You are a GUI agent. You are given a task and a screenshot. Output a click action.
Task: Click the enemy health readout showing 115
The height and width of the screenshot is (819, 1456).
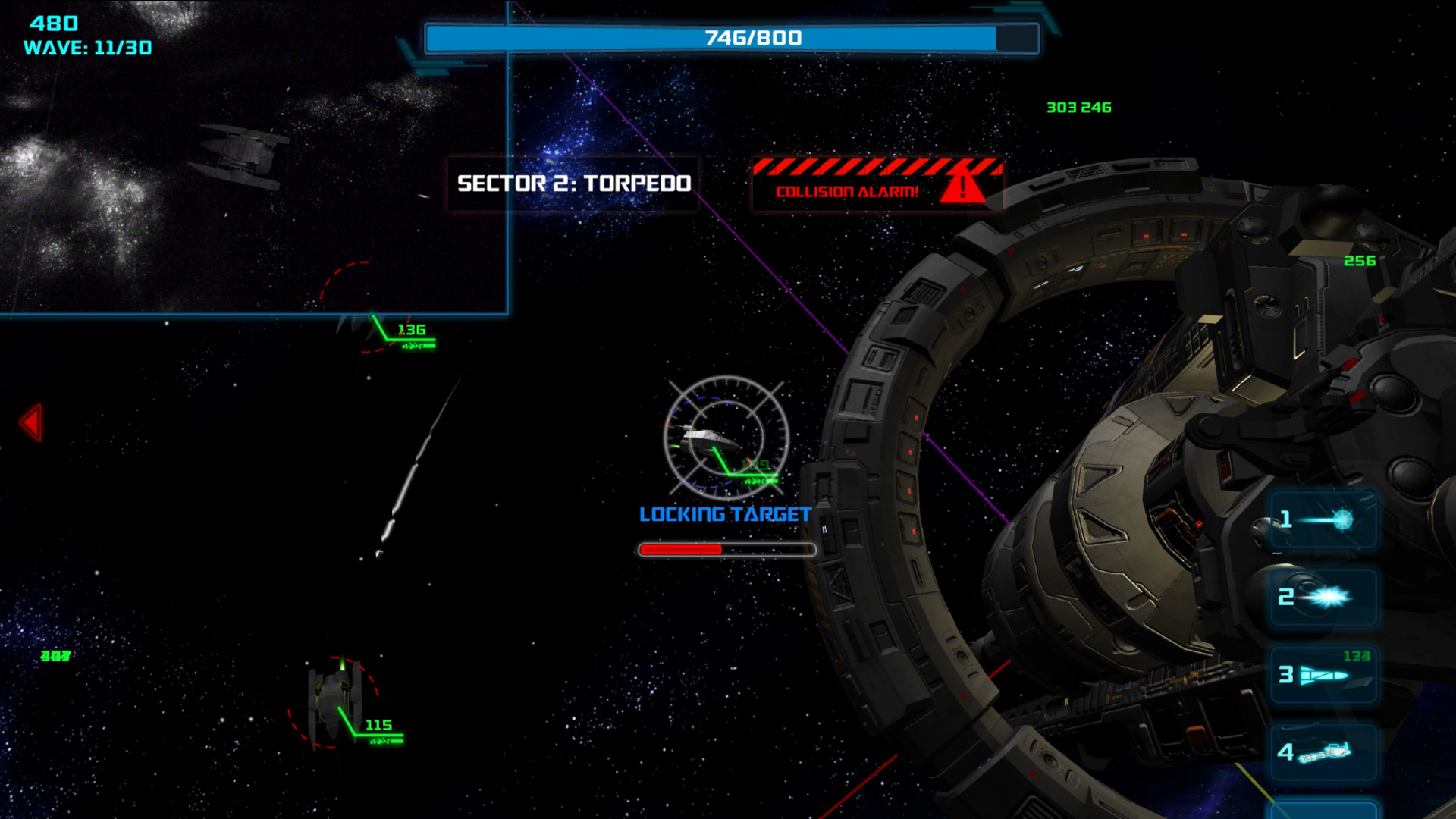tap(378, 726)
